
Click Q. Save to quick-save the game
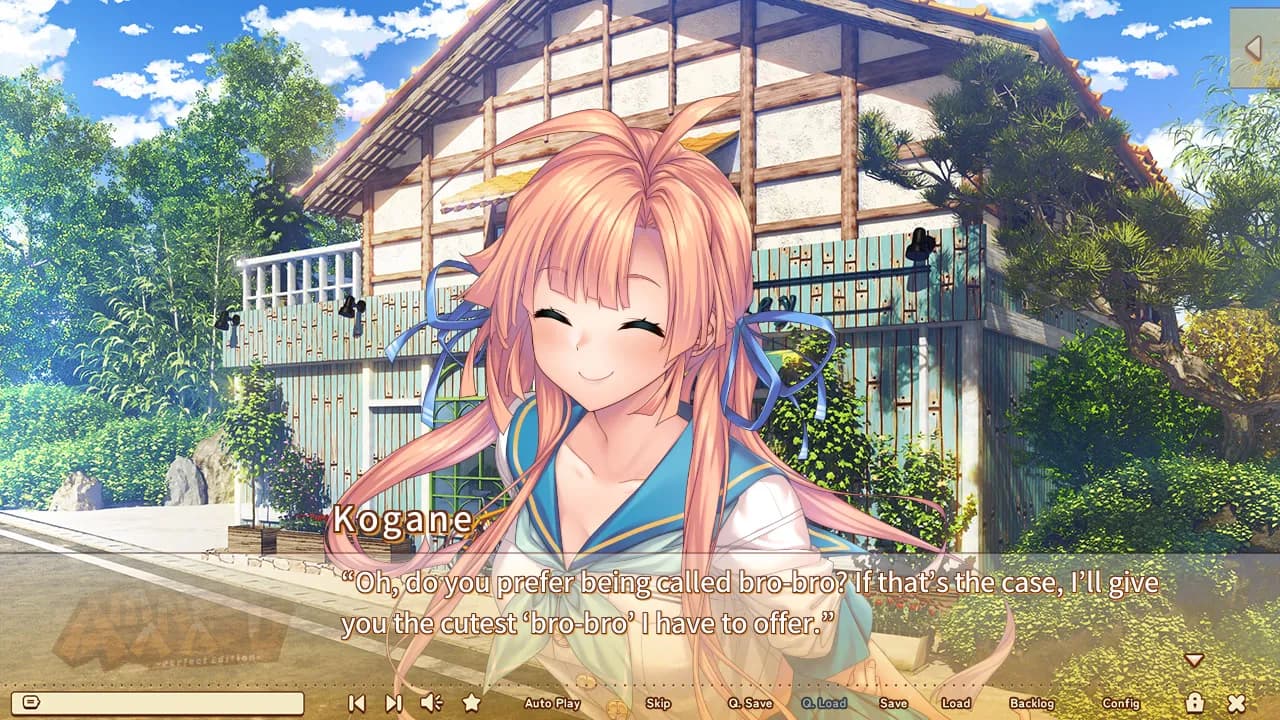pyautogui.click(x=751, y=704)
